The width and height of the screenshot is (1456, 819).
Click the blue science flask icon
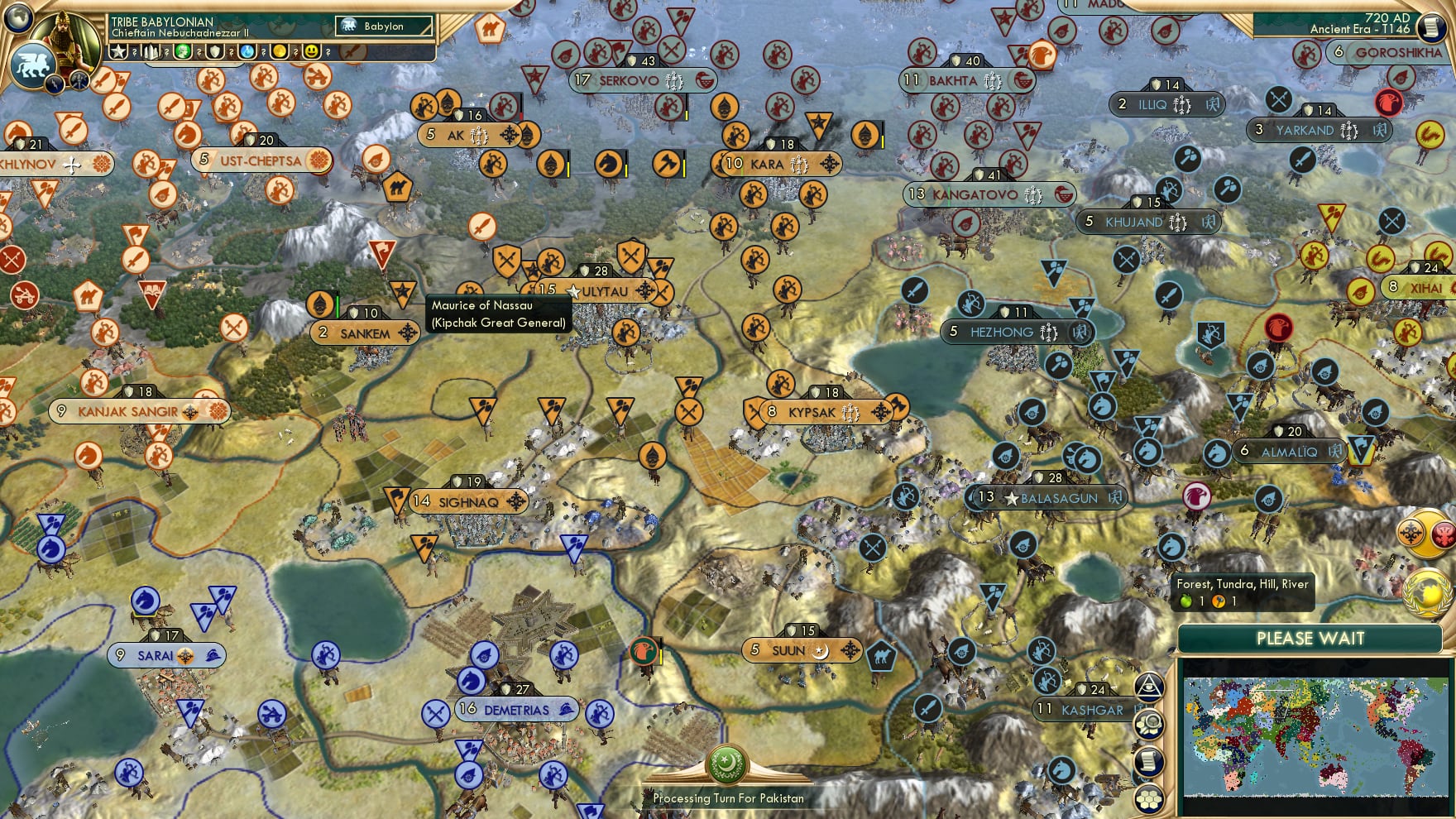coord(247,52)
